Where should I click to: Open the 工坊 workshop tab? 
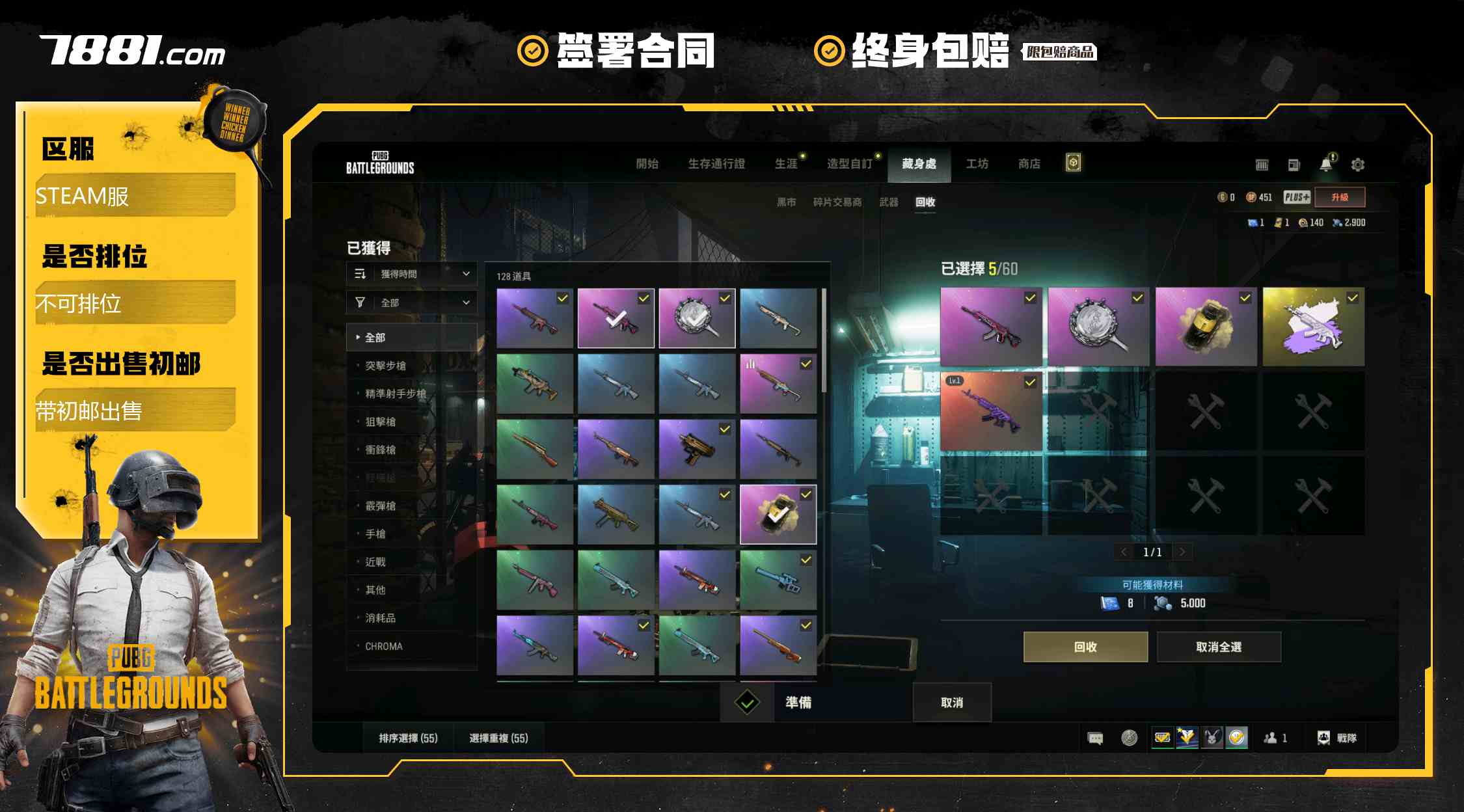point(977,164)
